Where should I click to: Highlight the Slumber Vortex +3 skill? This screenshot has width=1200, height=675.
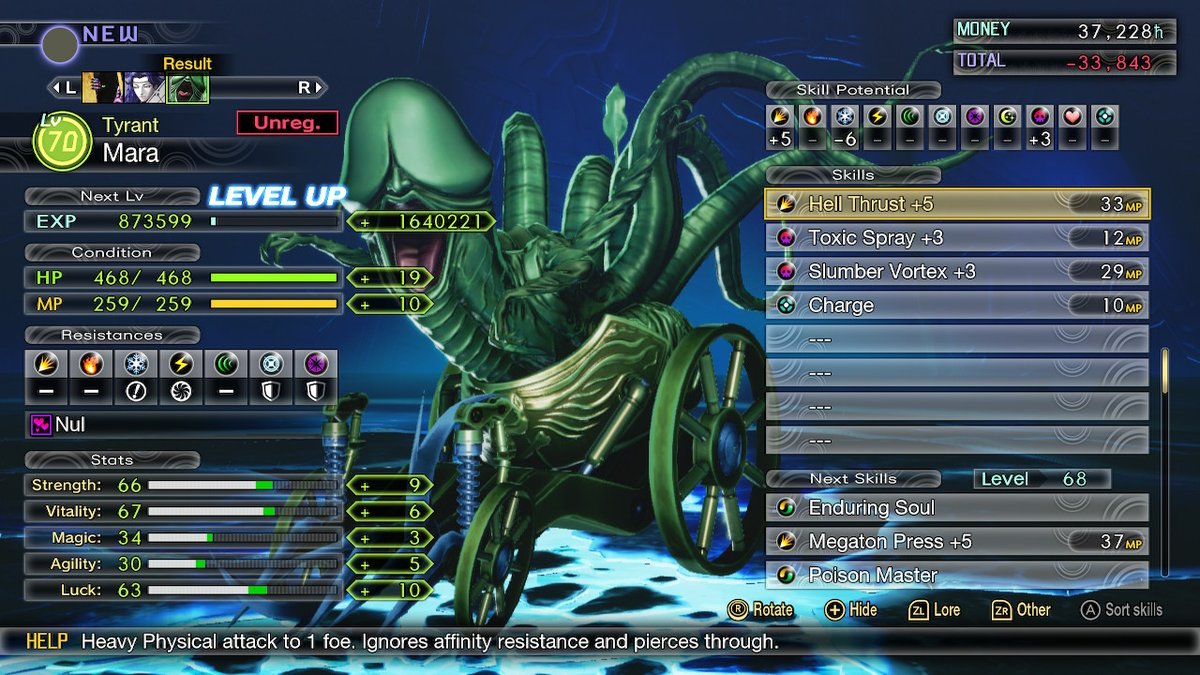957,272
